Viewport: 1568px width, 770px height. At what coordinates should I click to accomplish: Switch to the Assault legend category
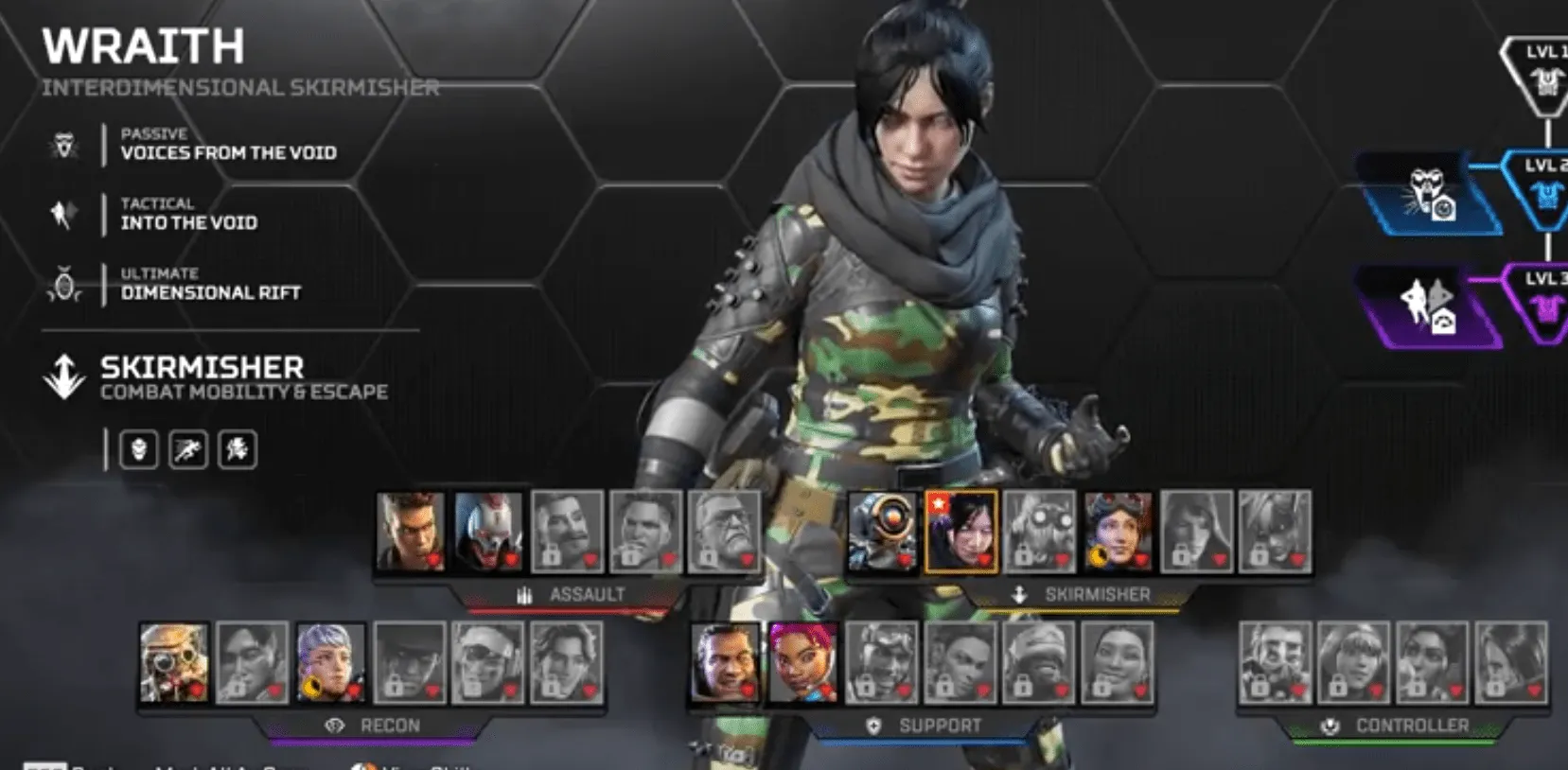click(x=587, y=595)
